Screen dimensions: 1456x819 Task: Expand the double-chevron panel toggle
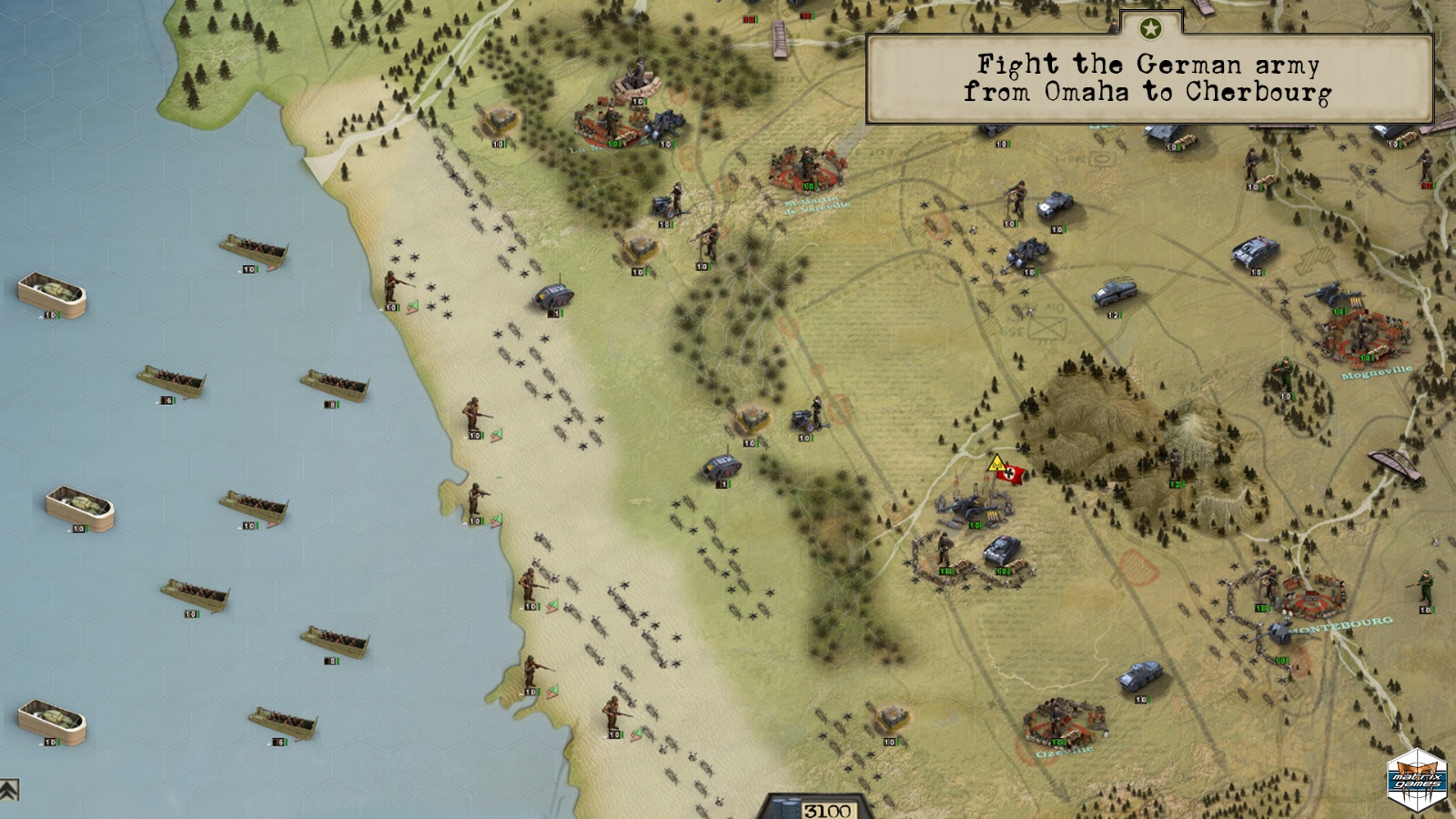(x=9, y=790)
